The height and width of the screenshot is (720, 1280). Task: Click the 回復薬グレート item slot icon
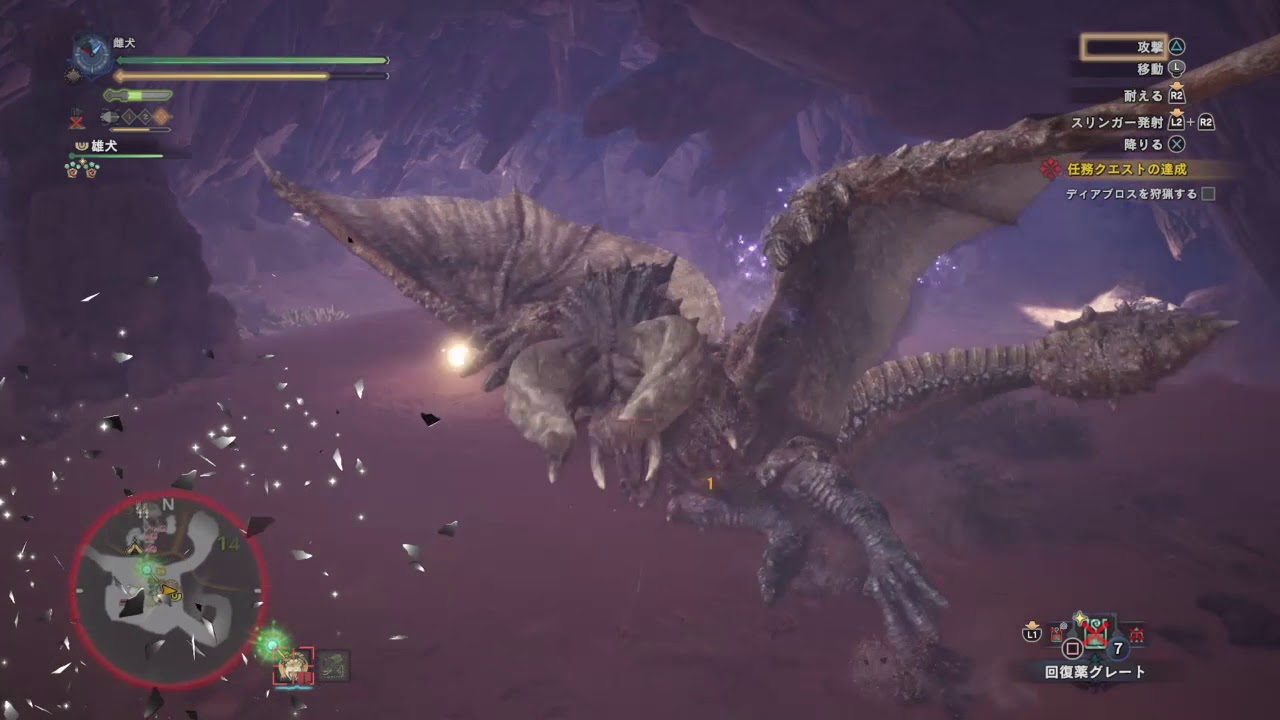click(x=1096, y=632)
